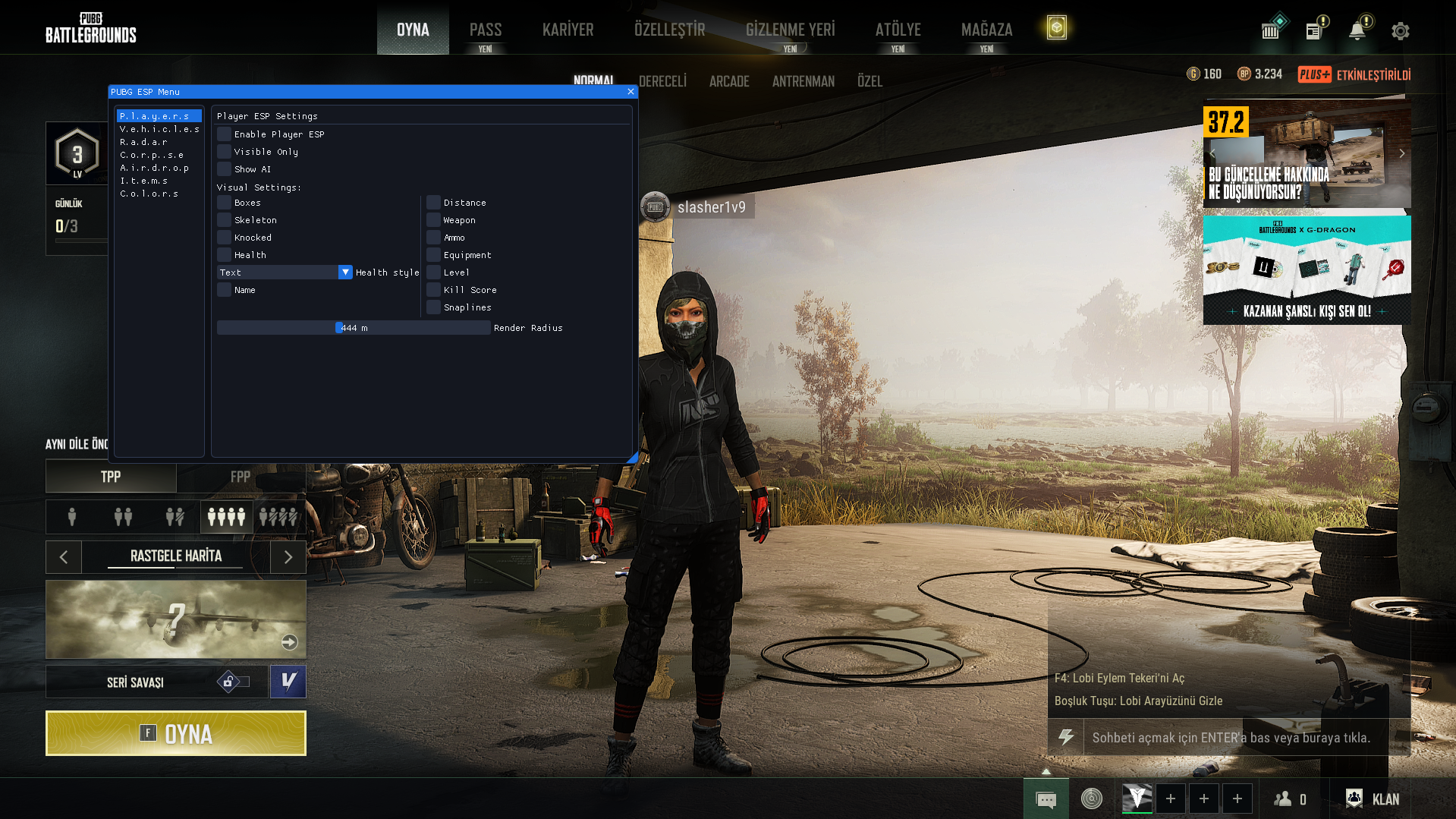
Task: Open the ATÖLYE workshop tab
Action: (x=898, y=30)
